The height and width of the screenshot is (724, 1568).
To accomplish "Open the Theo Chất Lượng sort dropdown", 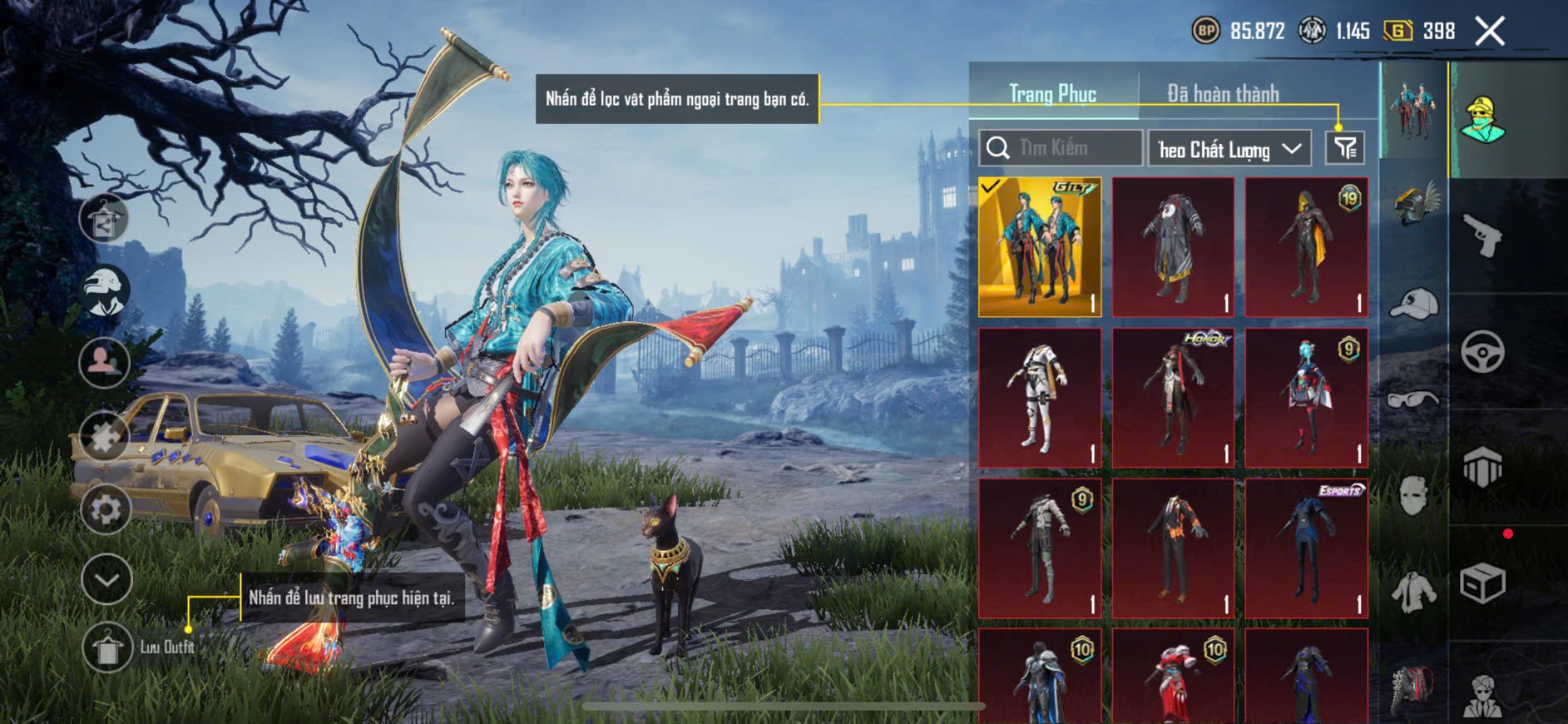I will point(1229,149).
